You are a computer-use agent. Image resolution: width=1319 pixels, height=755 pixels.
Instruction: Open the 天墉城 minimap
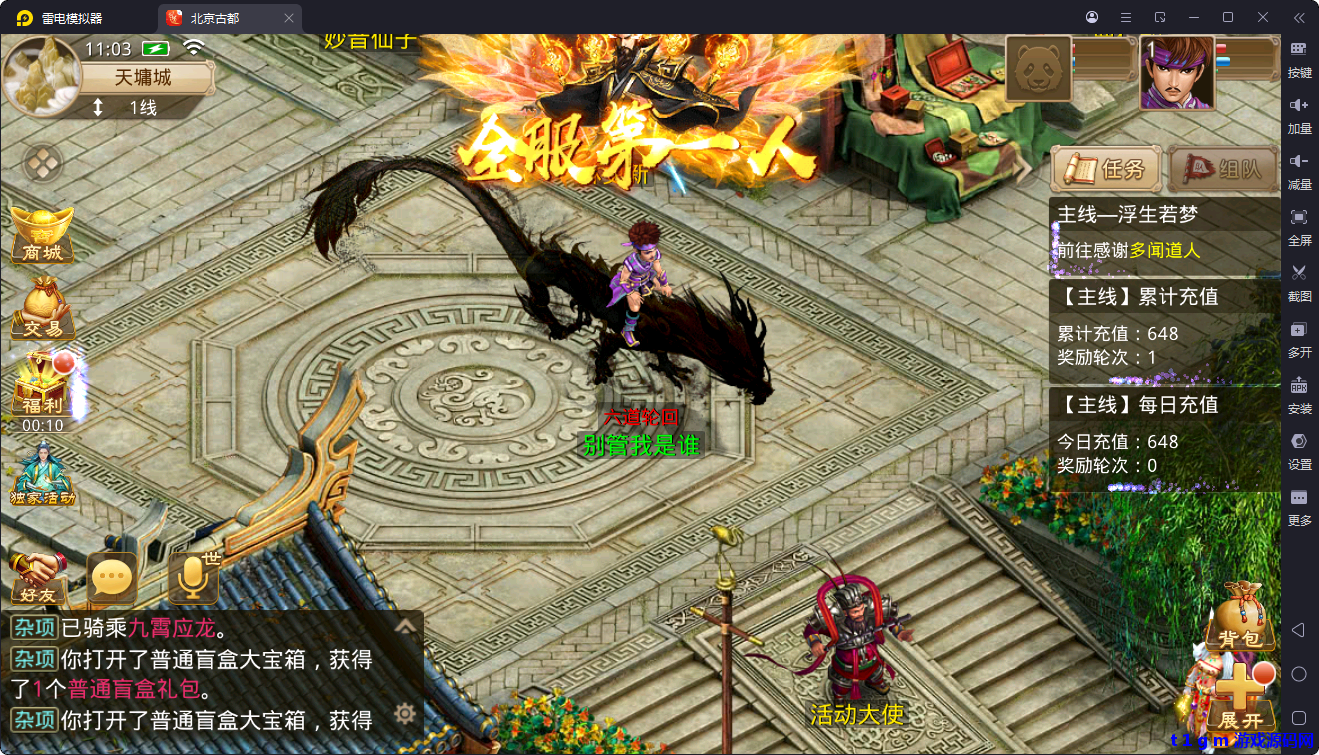[x=42, y=77]
